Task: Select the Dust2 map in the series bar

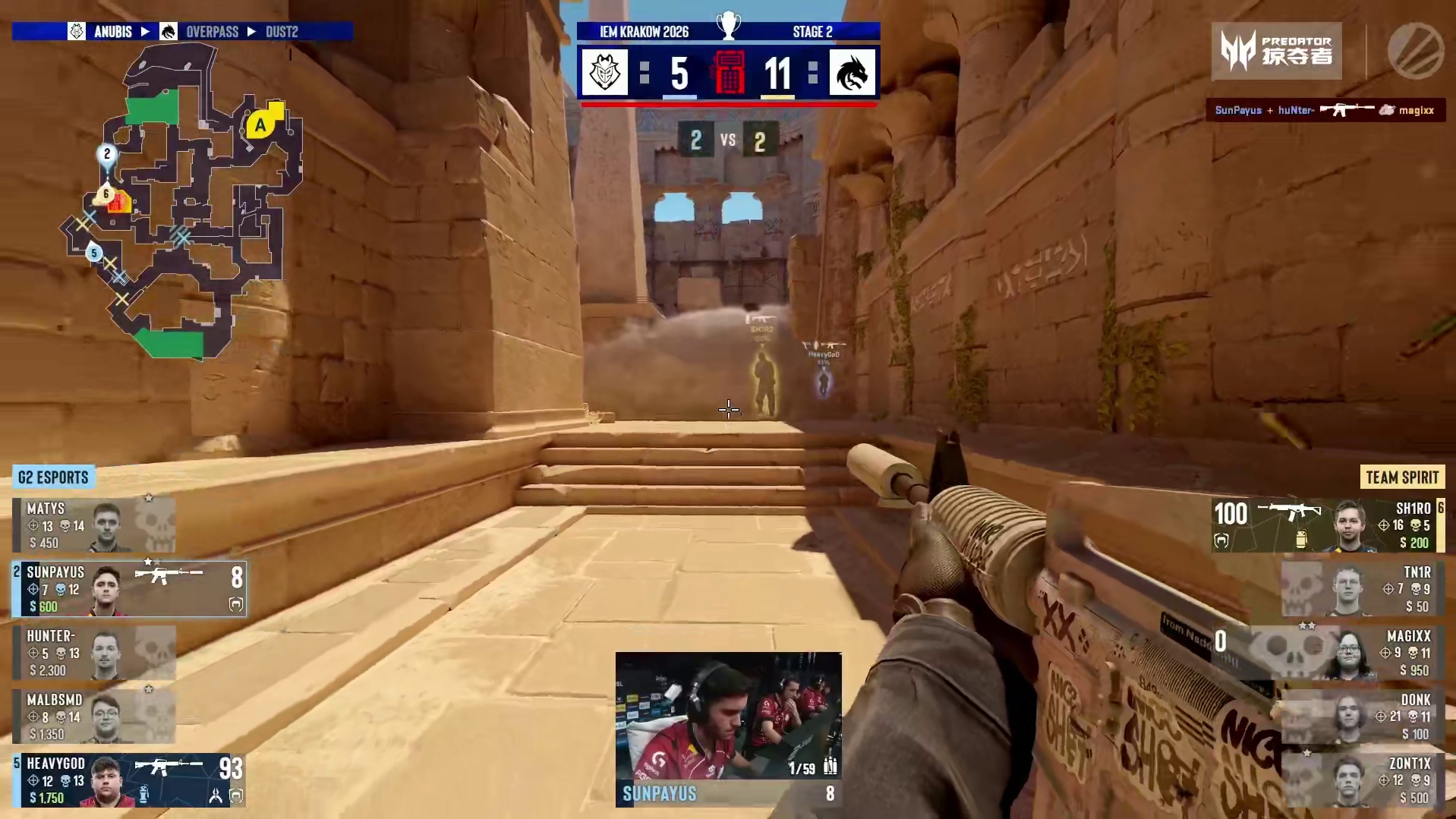Action: pos(282,32)
